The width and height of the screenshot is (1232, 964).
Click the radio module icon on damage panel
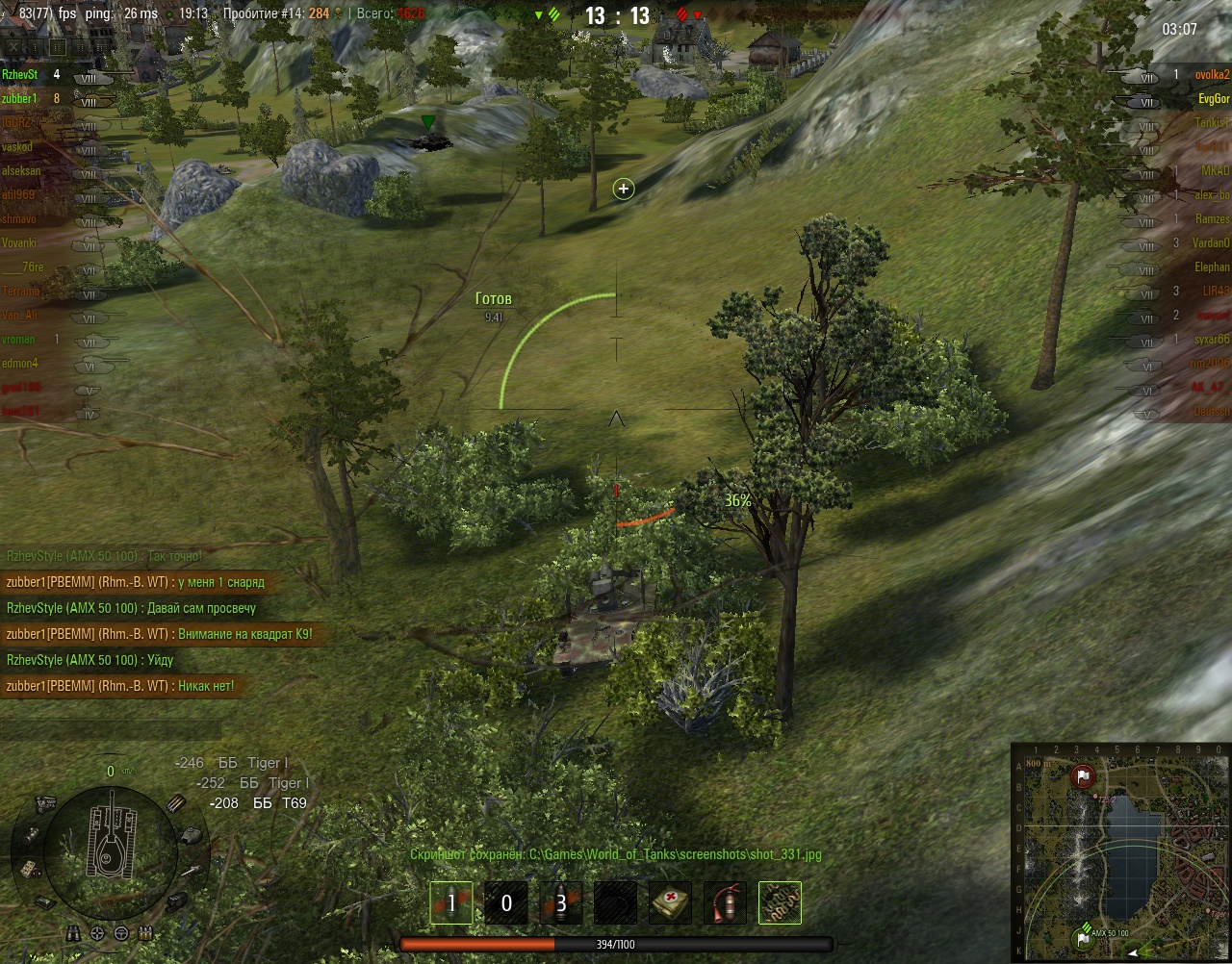[32, 869]
